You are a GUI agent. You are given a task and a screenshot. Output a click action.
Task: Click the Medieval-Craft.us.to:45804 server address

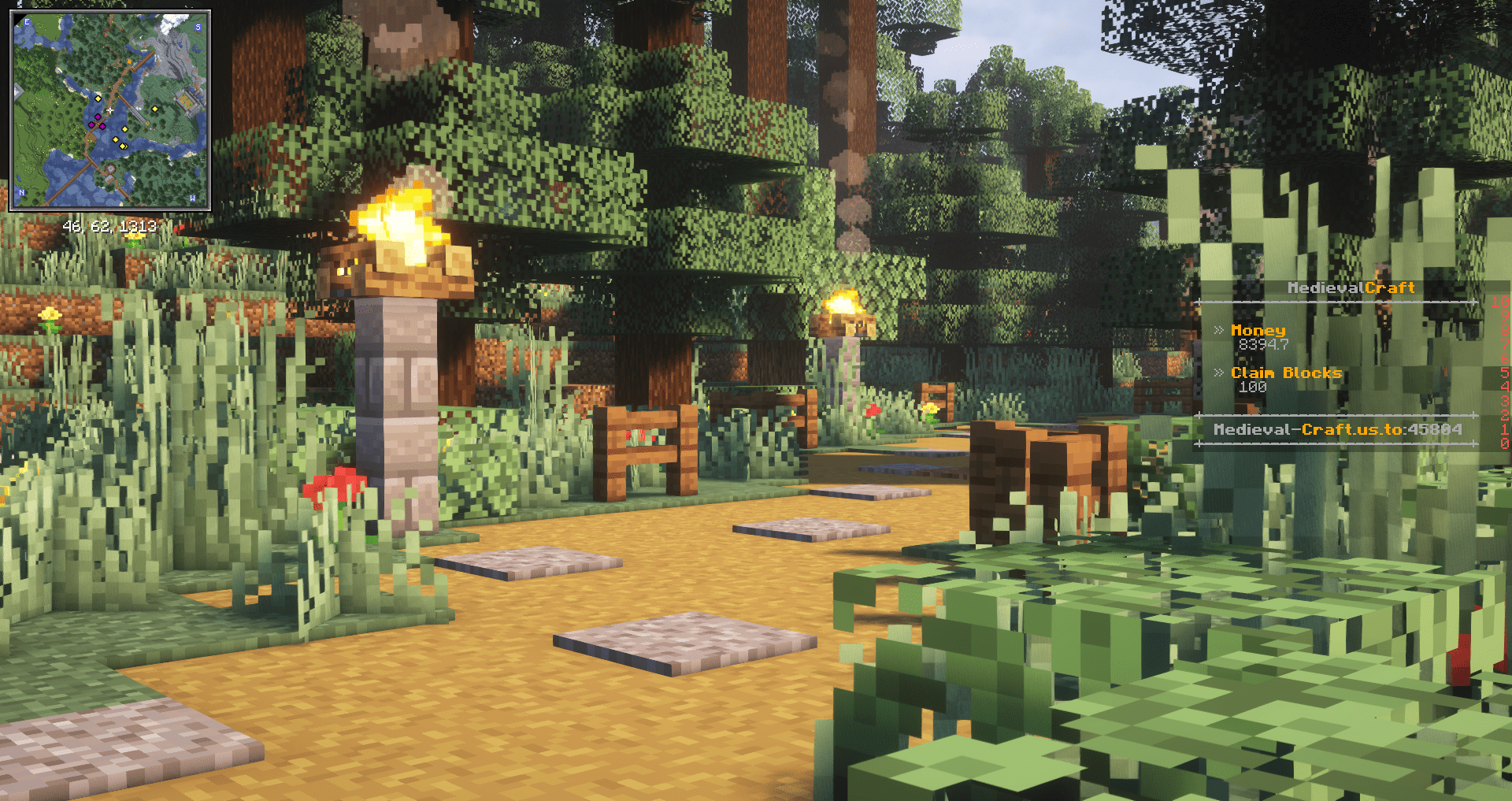[1338, 429]
